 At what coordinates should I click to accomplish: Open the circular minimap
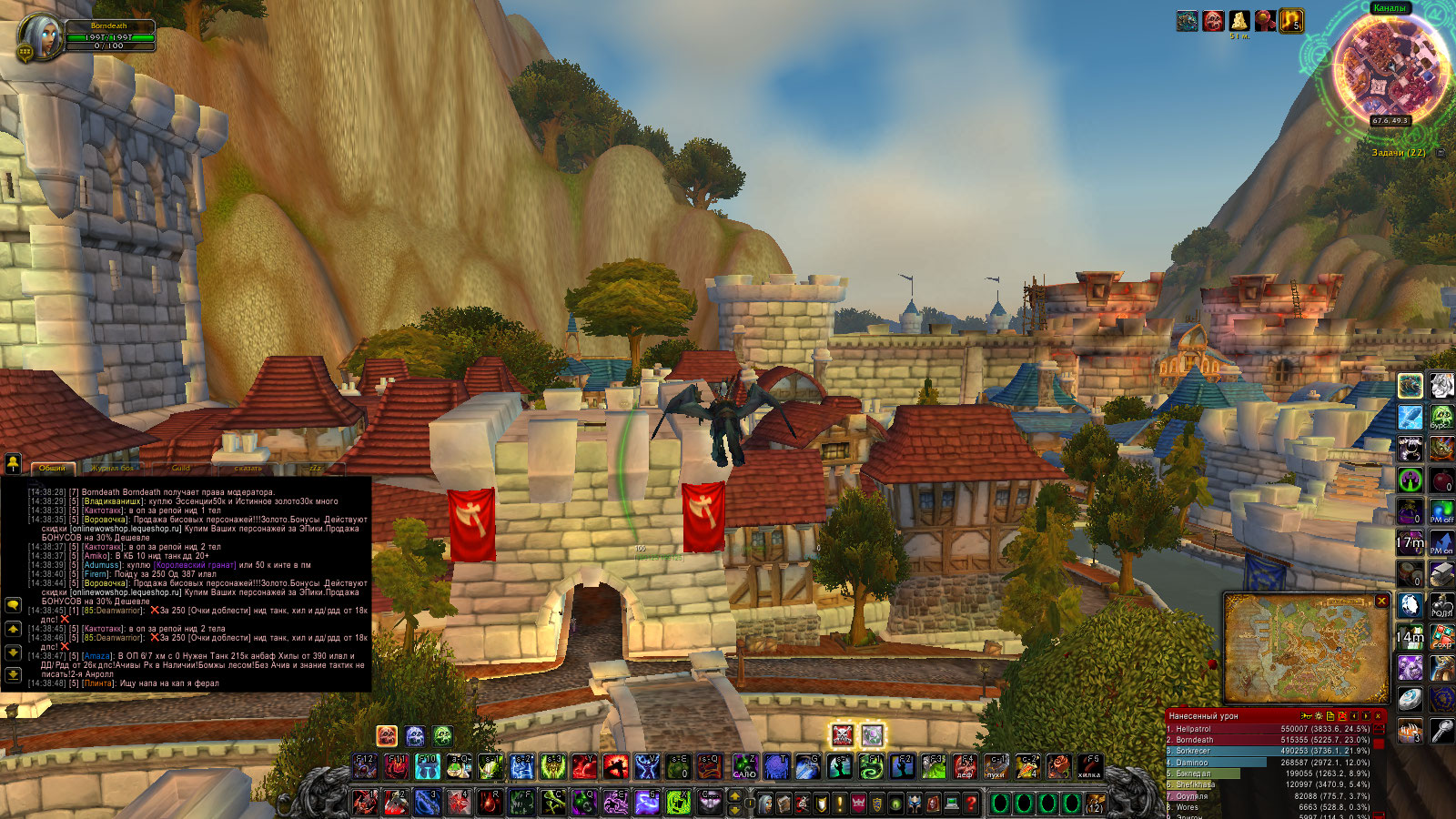coord(1390,68)
